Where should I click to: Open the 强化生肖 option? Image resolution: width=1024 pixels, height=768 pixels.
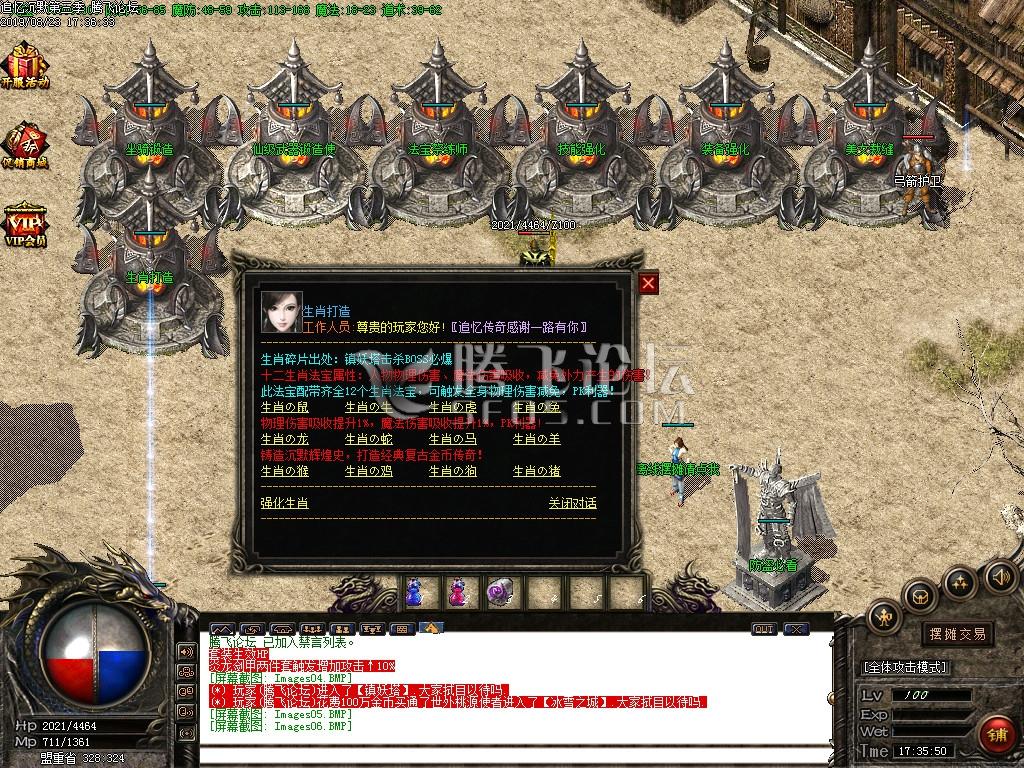(284, 503)
